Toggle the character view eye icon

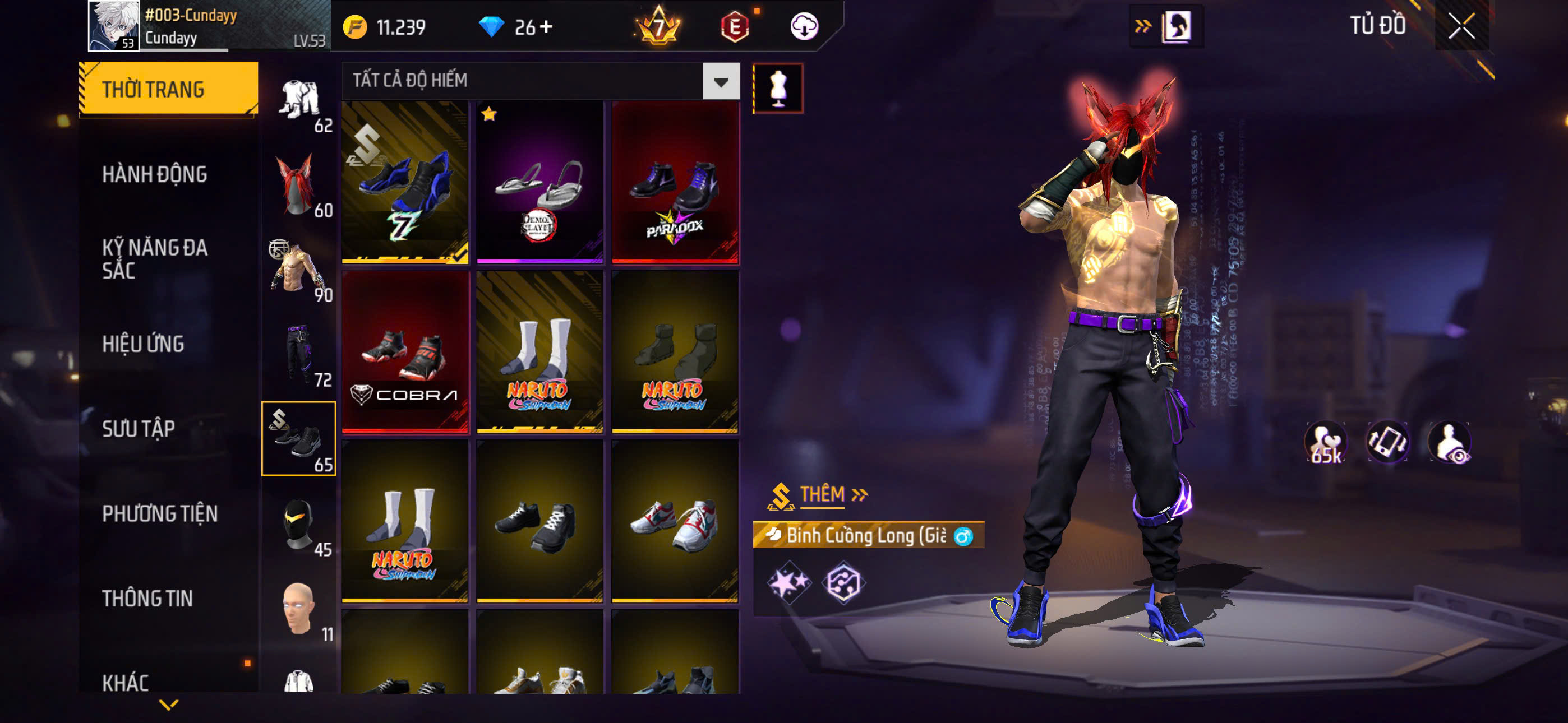(x=1449, y=442)
